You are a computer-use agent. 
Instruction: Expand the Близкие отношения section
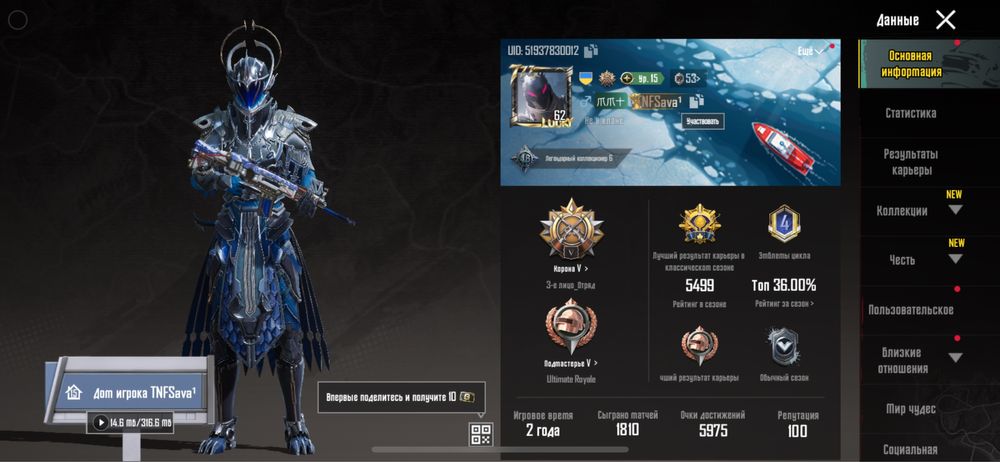(x=955, y=358)
